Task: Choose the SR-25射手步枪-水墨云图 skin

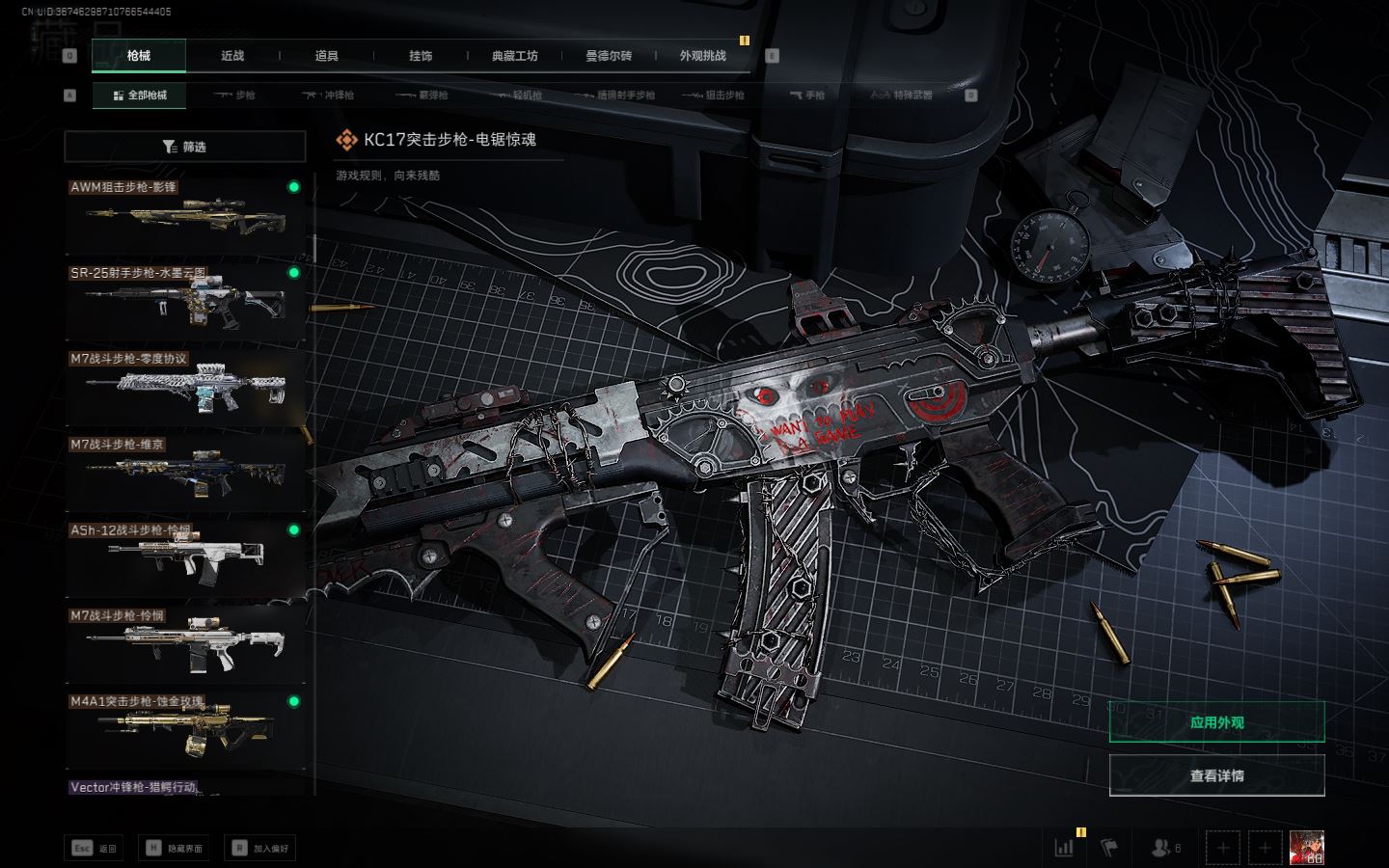Action: tap(185, 303)
